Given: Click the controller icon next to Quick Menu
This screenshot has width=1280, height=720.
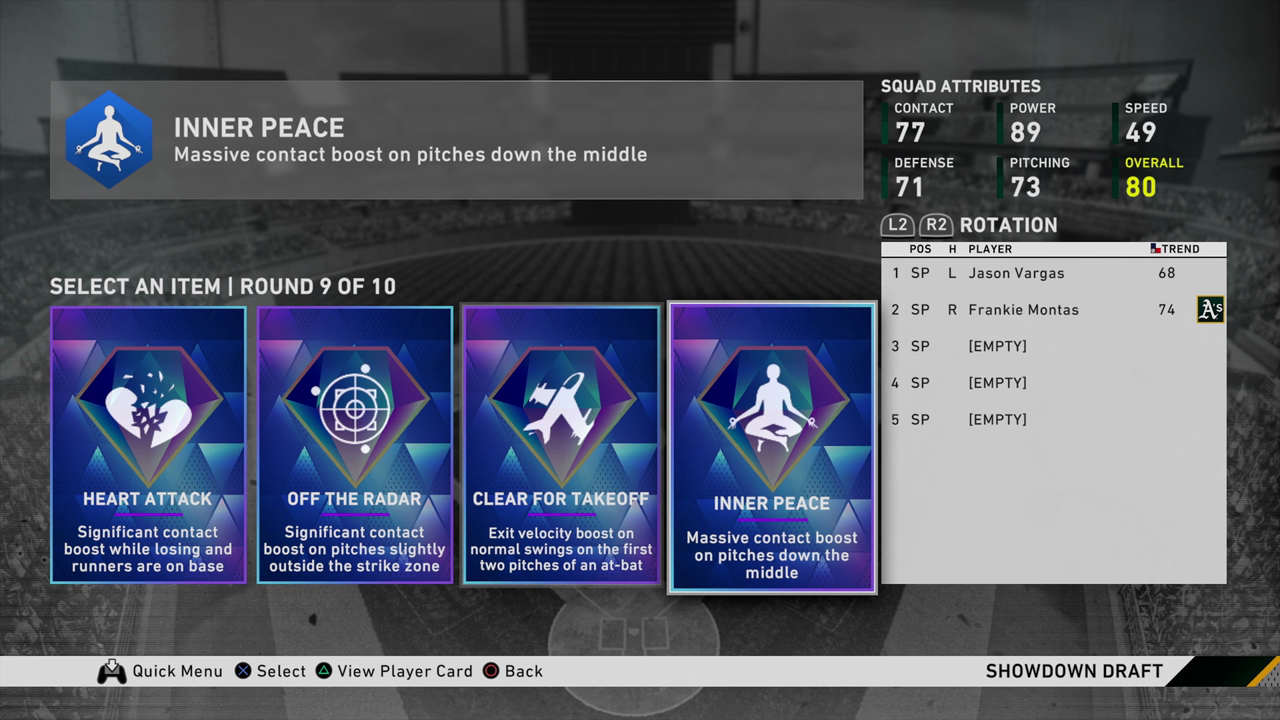Looking at the screenshot, I should [x=111, y=671].
